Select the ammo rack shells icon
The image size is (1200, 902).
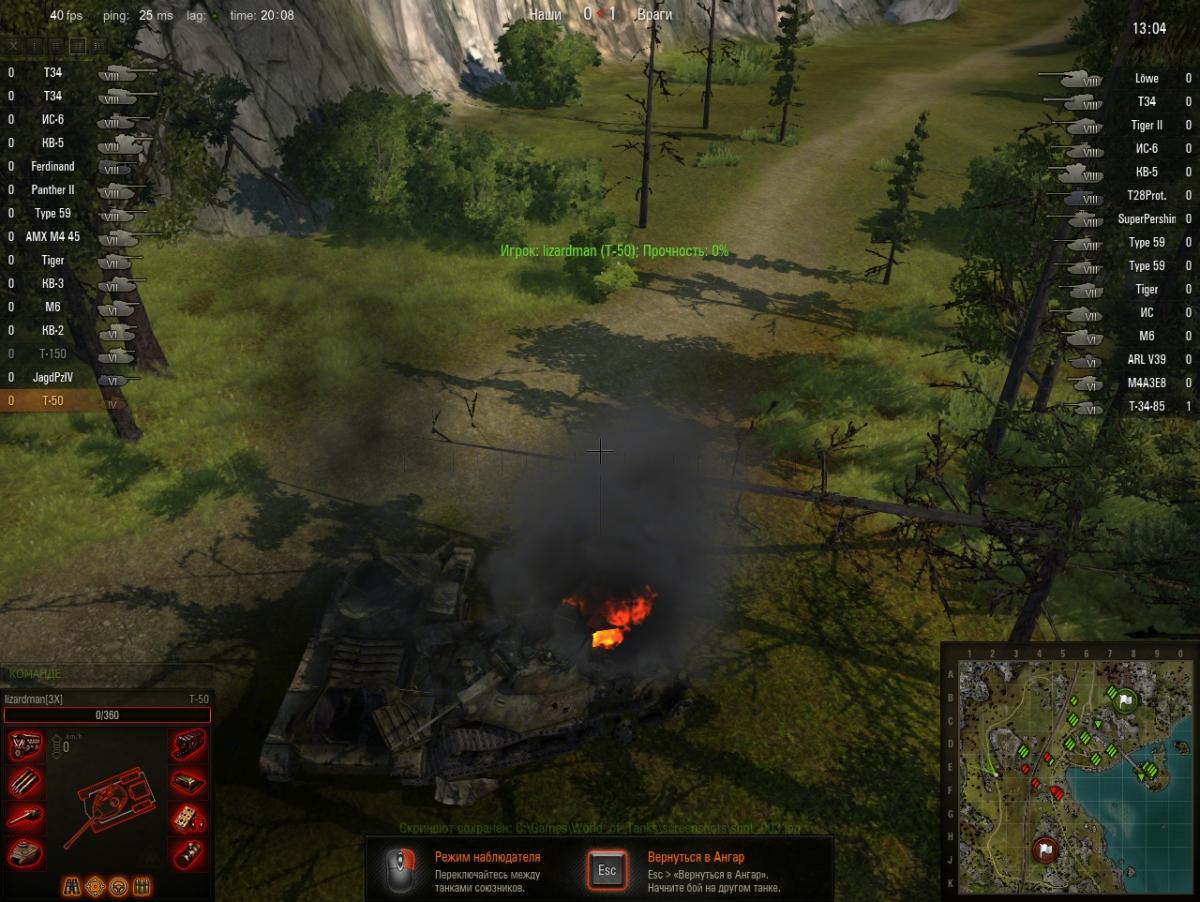pyautogui.click(x=24, y=781)
